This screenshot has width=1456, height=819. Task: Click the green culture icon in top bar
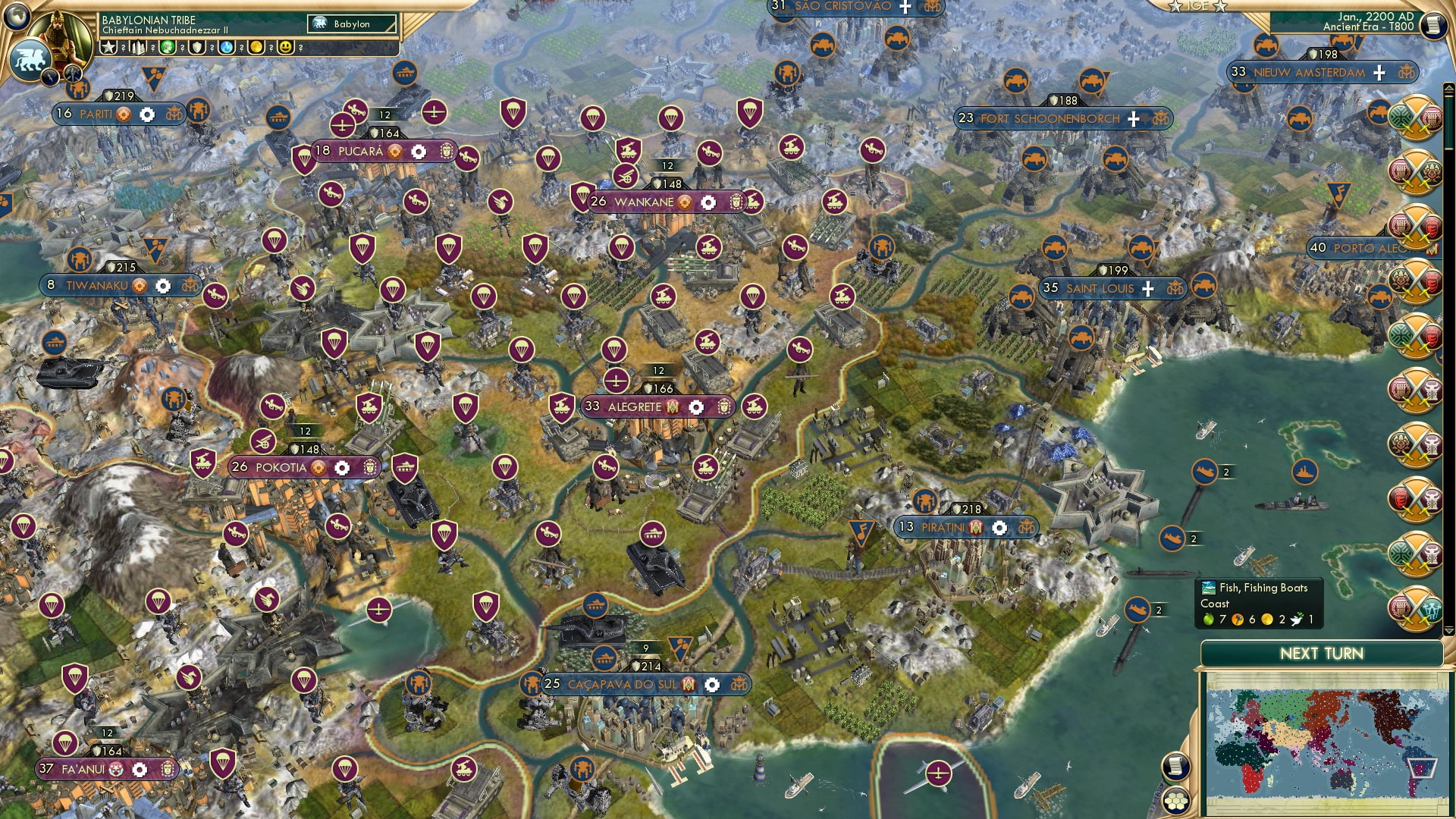pyautogui.click(x=167, y=47)
